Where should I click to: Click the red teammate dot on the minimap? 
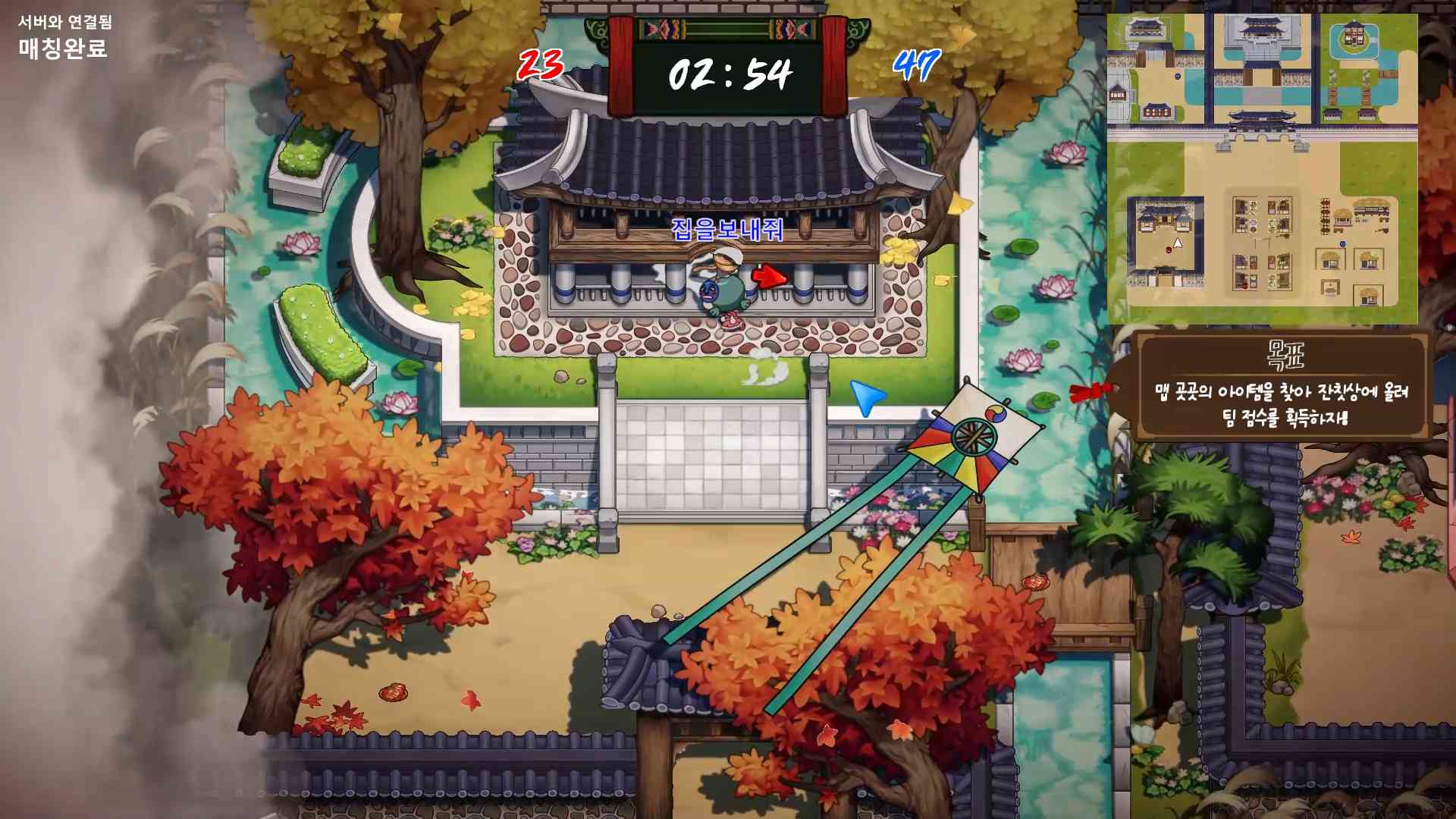click(x=1169, y=250)
